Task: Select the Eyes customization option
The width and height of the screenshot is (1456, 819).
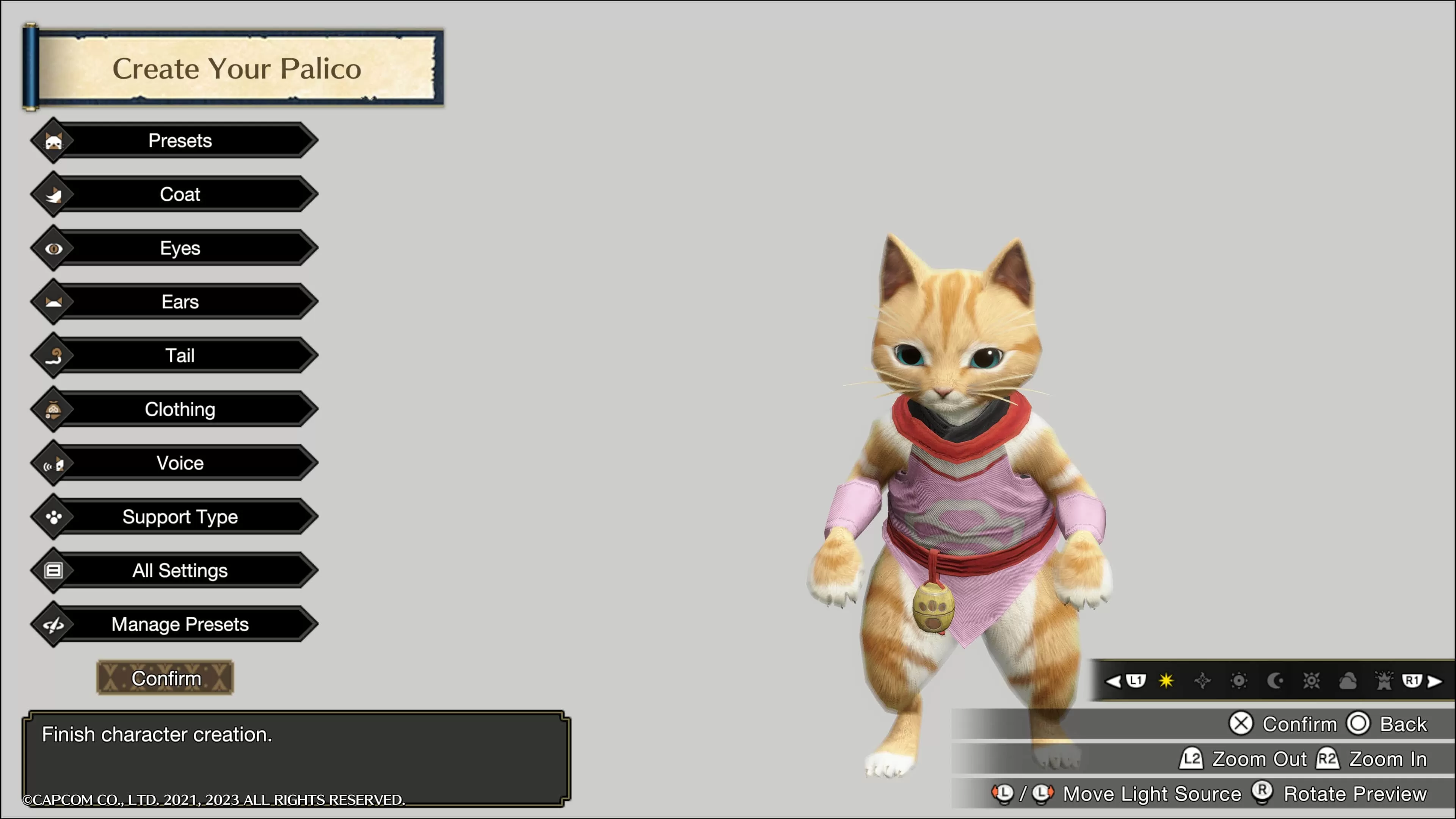Action: pos(180,248)
